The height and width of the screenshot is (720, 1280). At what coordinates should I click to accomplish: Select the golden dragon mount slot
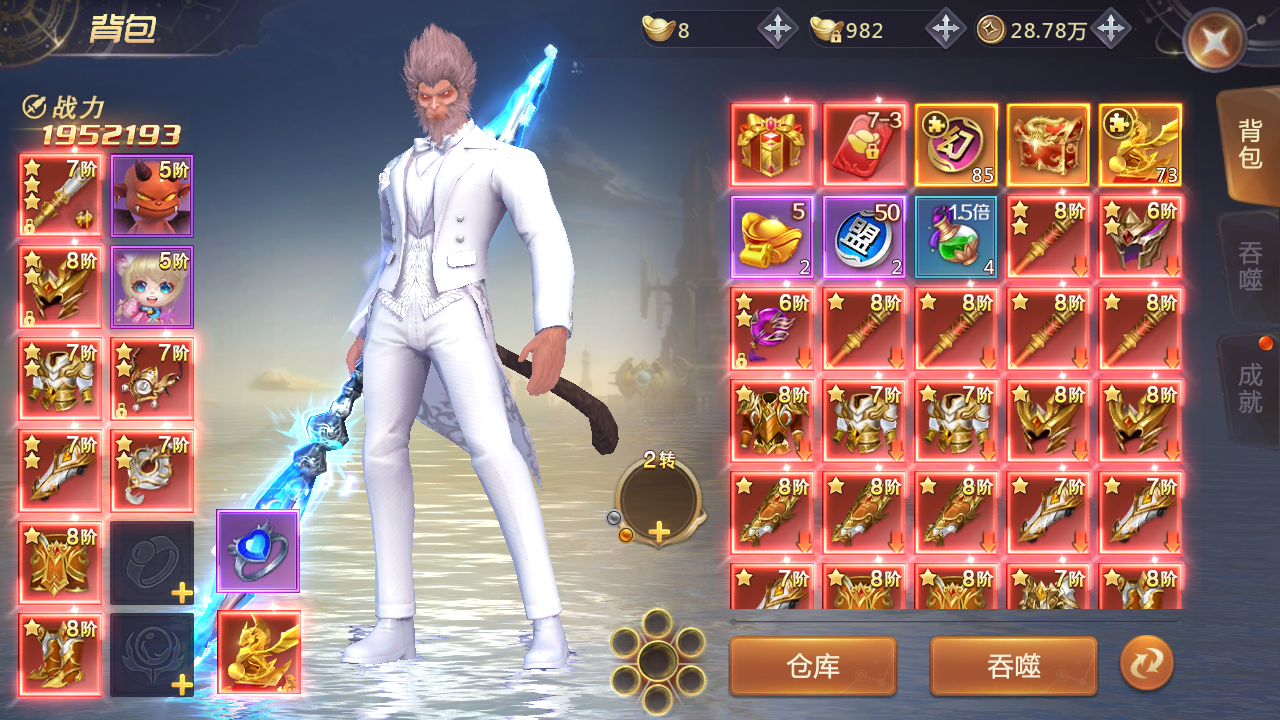coord(258,652)
